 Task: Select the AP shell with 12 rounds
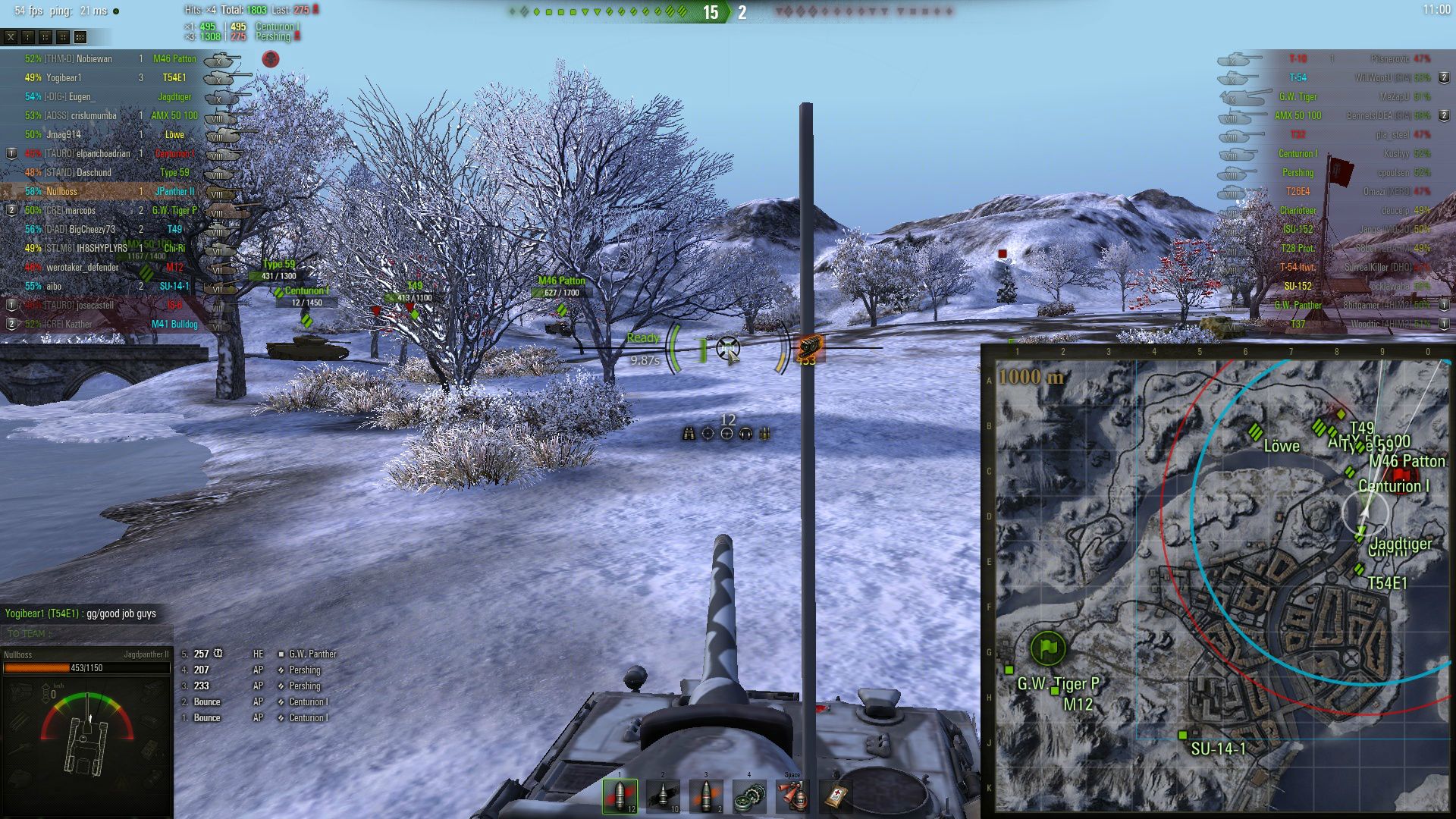click(620, 795)
